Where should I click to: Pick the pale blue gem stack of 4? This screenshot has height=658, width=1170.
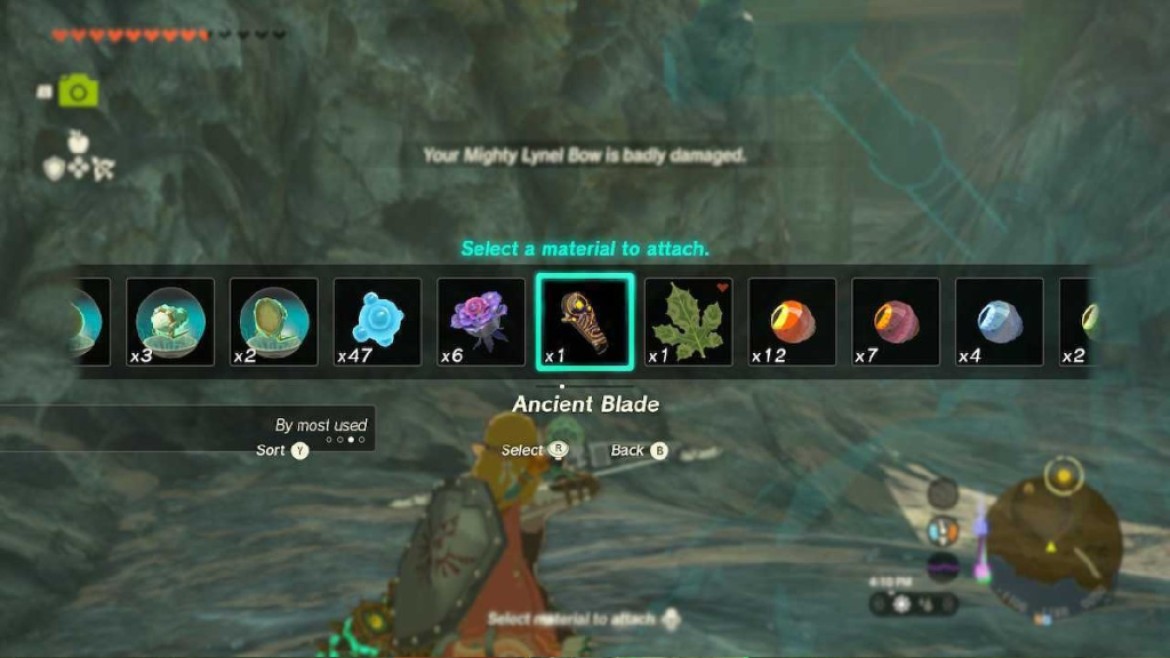pyautogui.click(x=1000, y=322)
